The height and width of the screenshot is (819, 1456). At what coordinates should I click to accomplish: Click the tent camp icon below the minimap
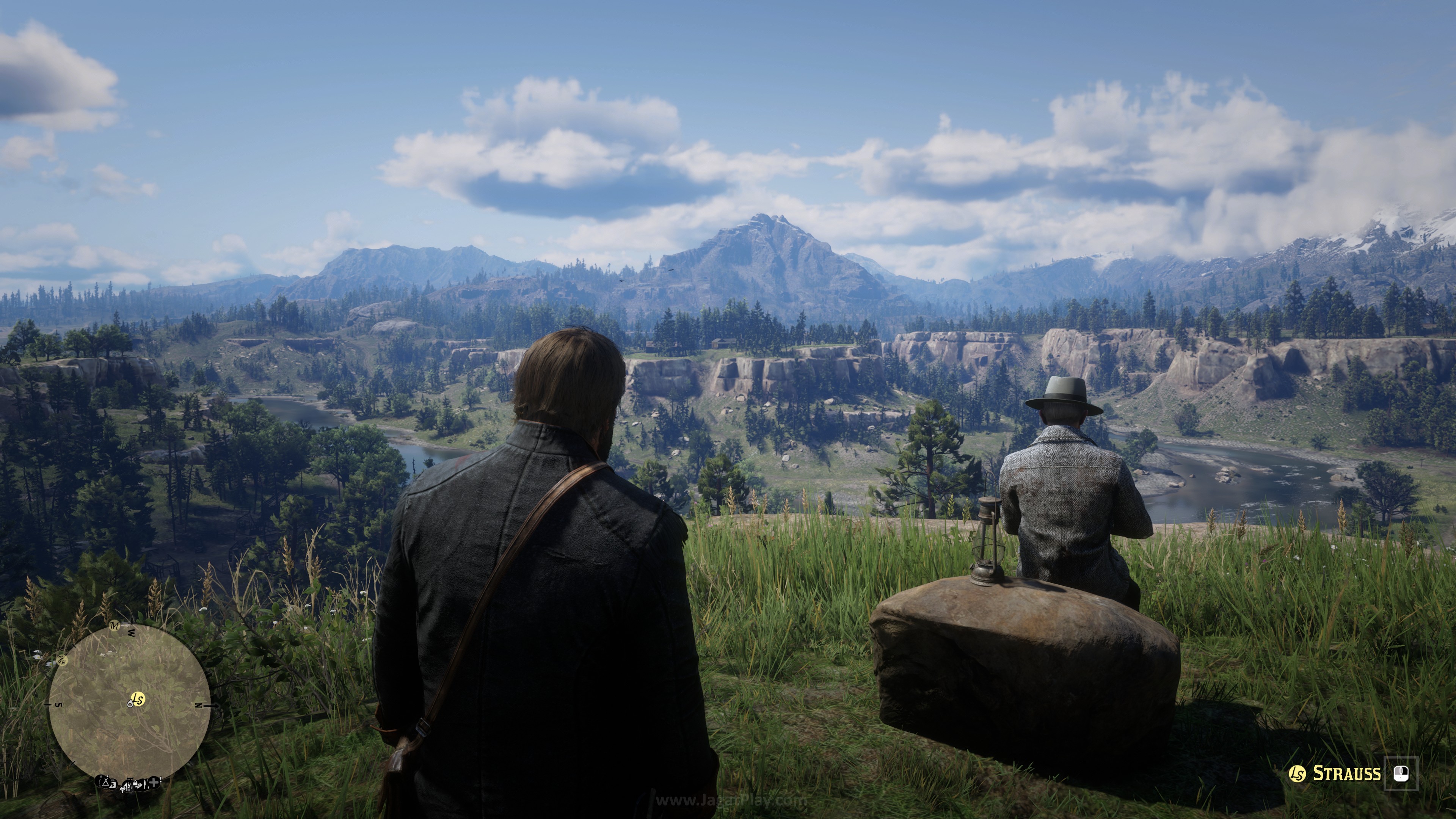tap(105, 782)
